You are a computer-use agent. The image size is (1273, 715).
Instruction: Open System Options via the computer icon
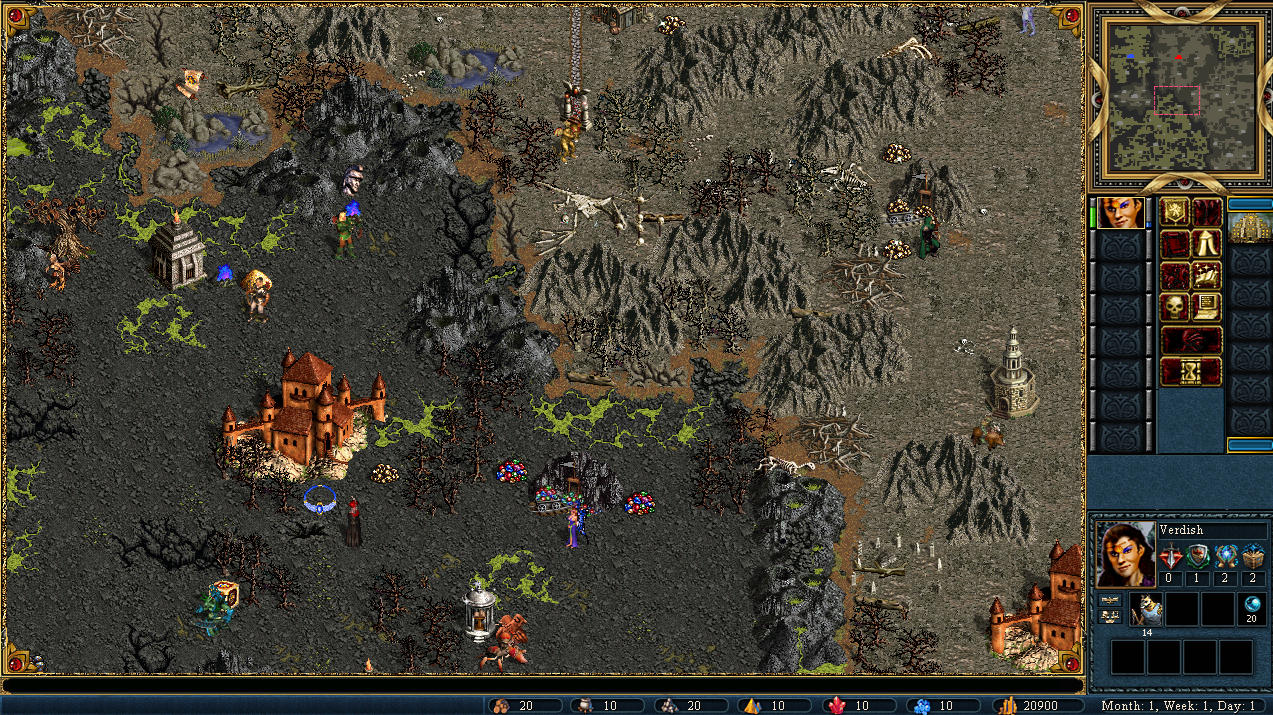(x=1205, y=306)
